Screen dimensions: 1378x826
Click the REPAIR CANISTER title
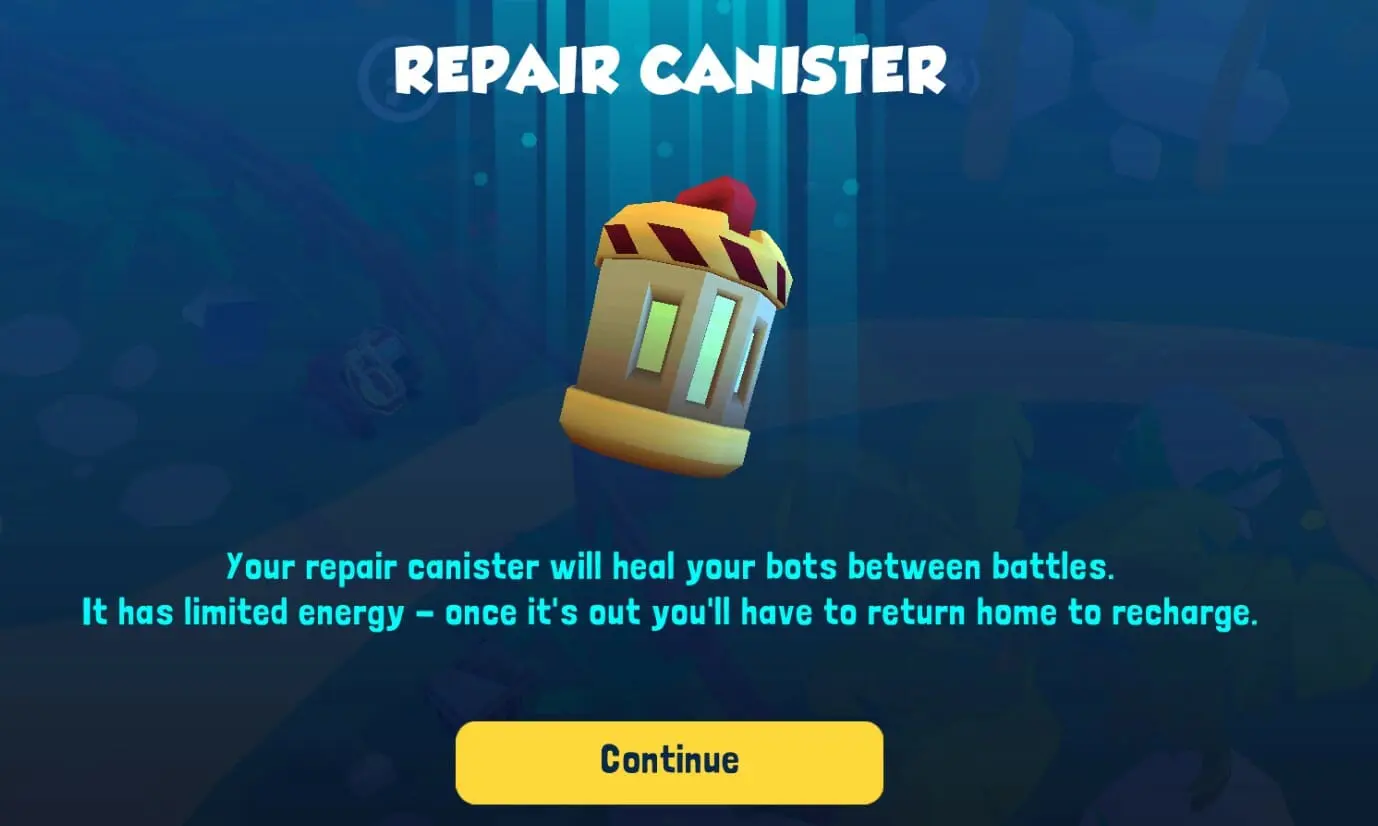coord(670,68)
